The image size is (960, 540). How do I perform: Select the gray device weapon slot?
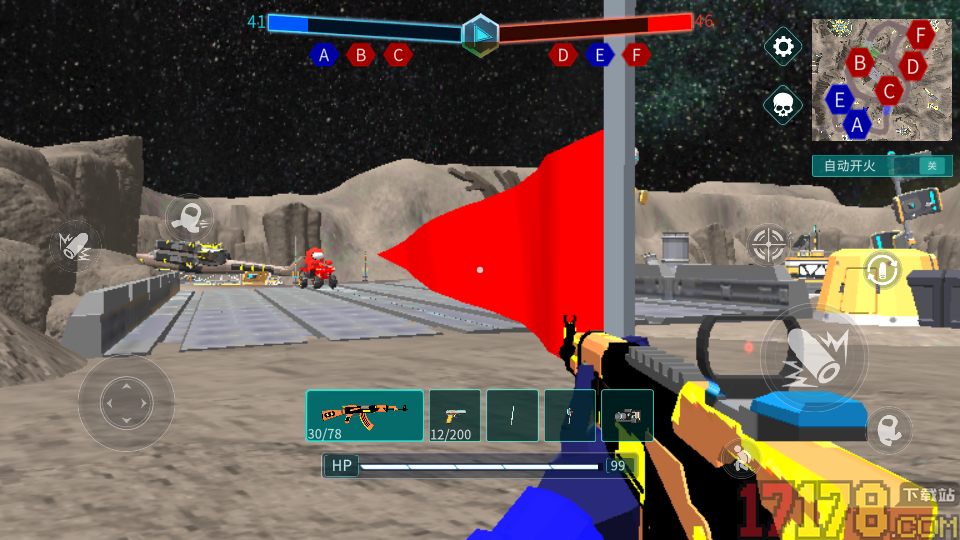point(627,415)
